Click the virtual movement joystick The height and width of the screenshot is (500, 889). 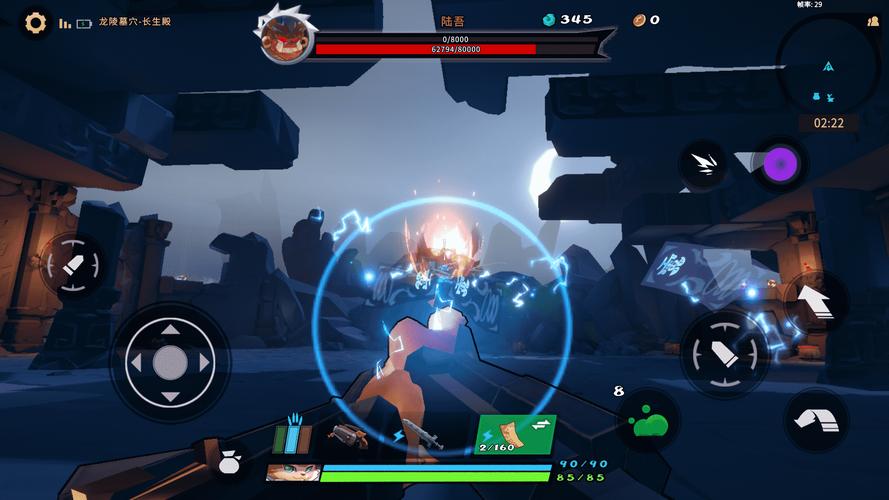(x=170, y=362)
